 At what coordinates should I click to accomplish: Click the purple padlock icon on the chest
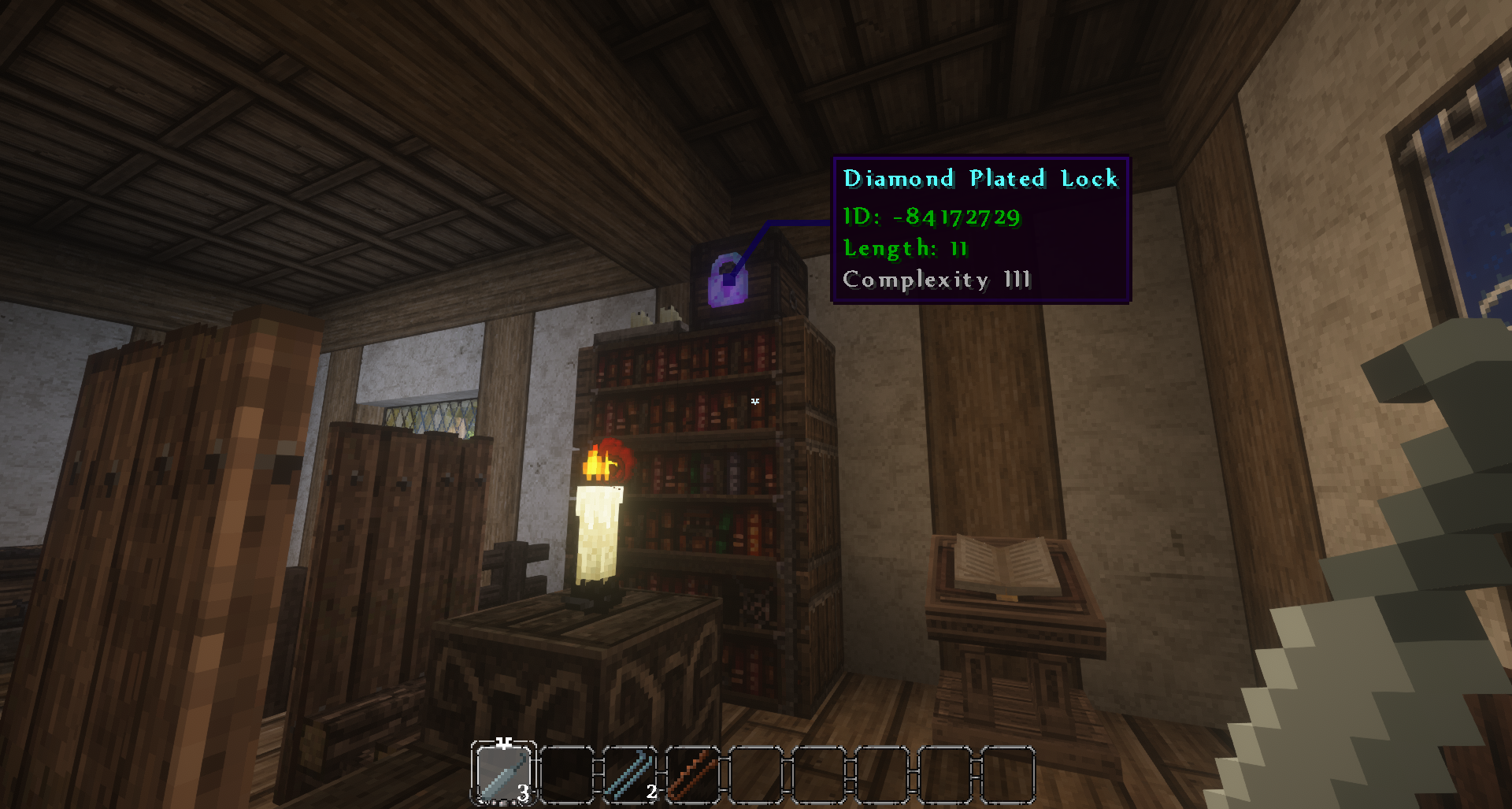point(726,280)
